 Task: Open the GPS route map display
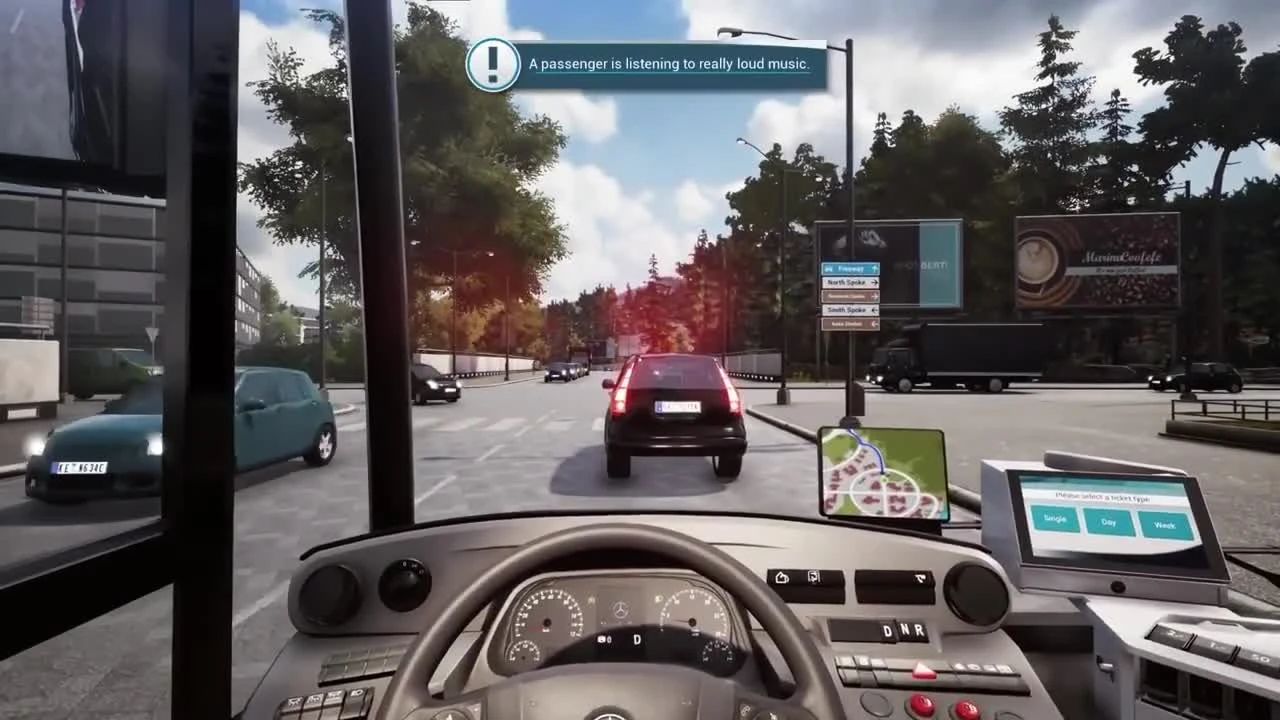882,470
